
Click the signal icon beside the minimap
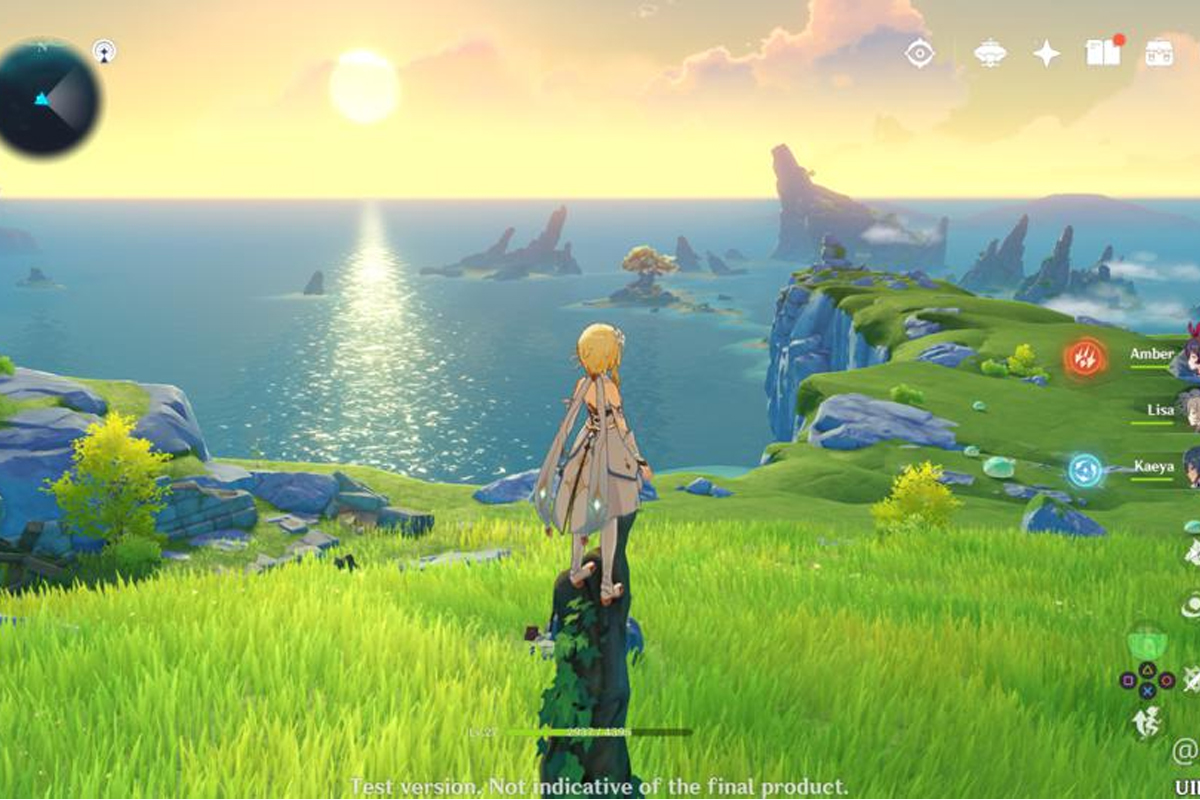pos(104,51)
